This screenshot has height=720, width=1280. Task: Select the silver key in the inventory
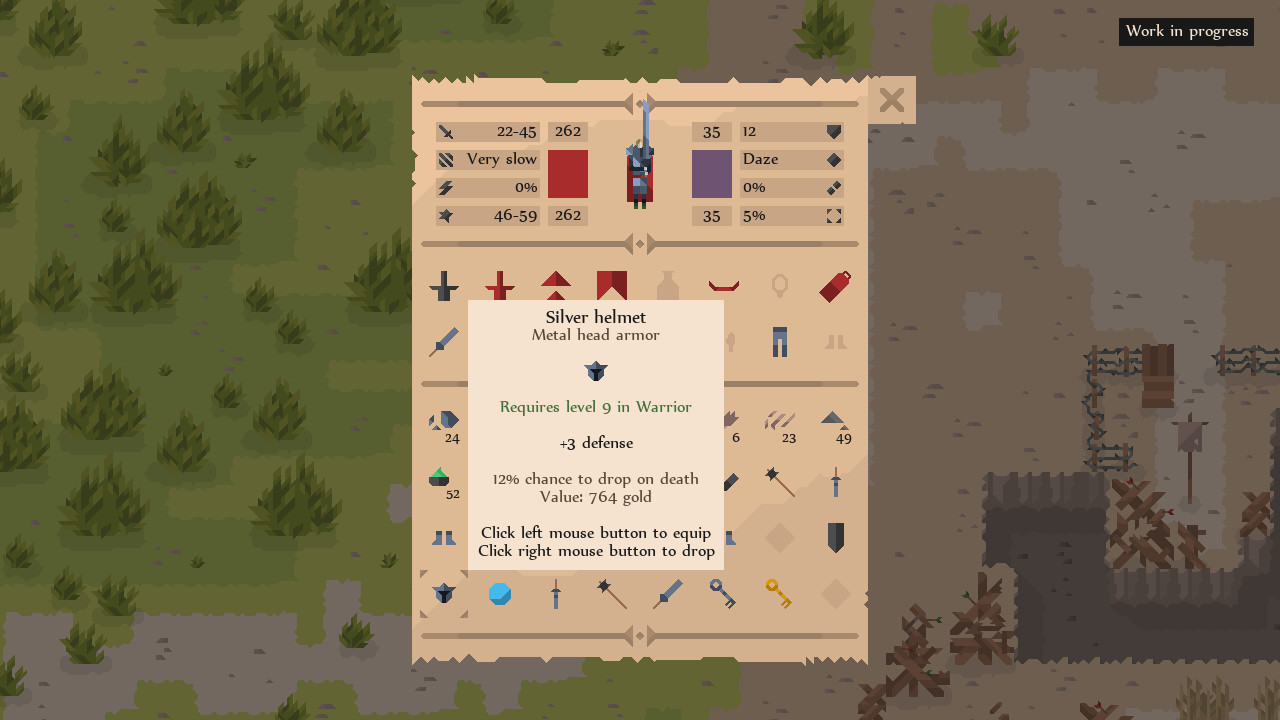[x=724, y=593]
